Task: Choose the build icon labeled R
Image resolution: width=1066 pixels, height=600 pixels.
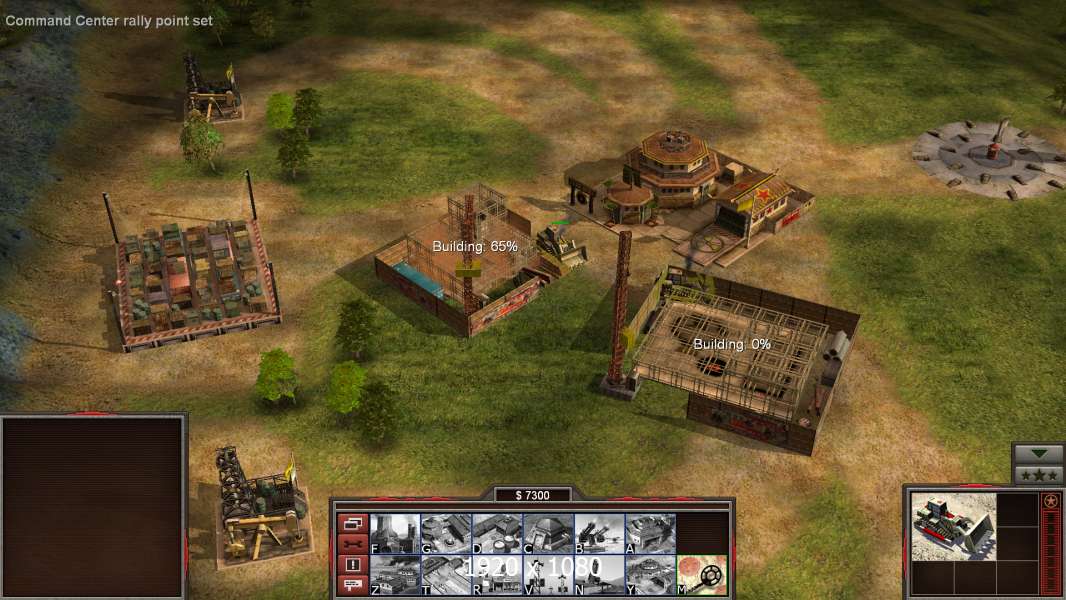Action: point(497,575)
